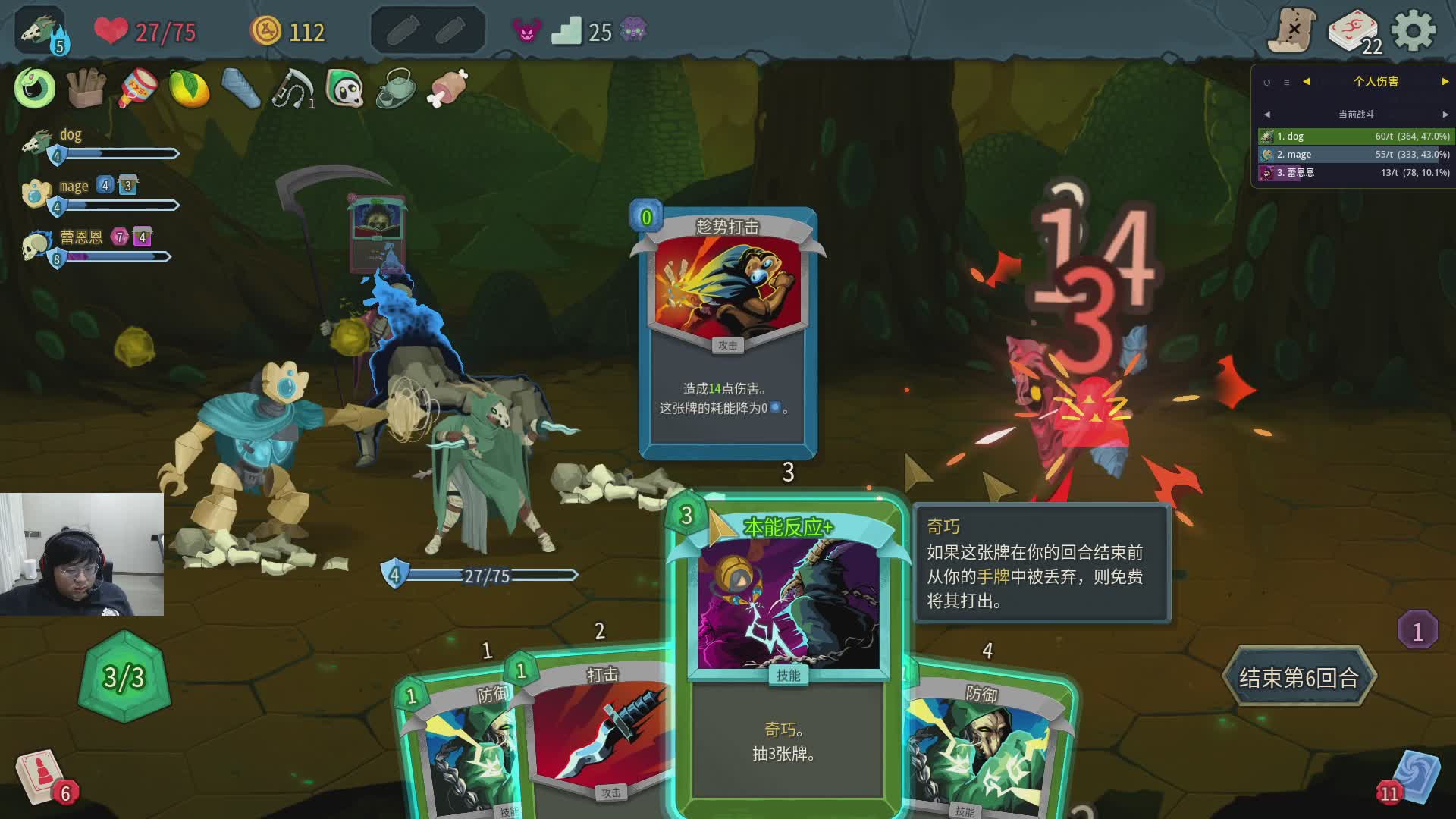End turn with the 结束第6回合 button
Screen dimensions: 1456x819
(x=1298, y=677)
